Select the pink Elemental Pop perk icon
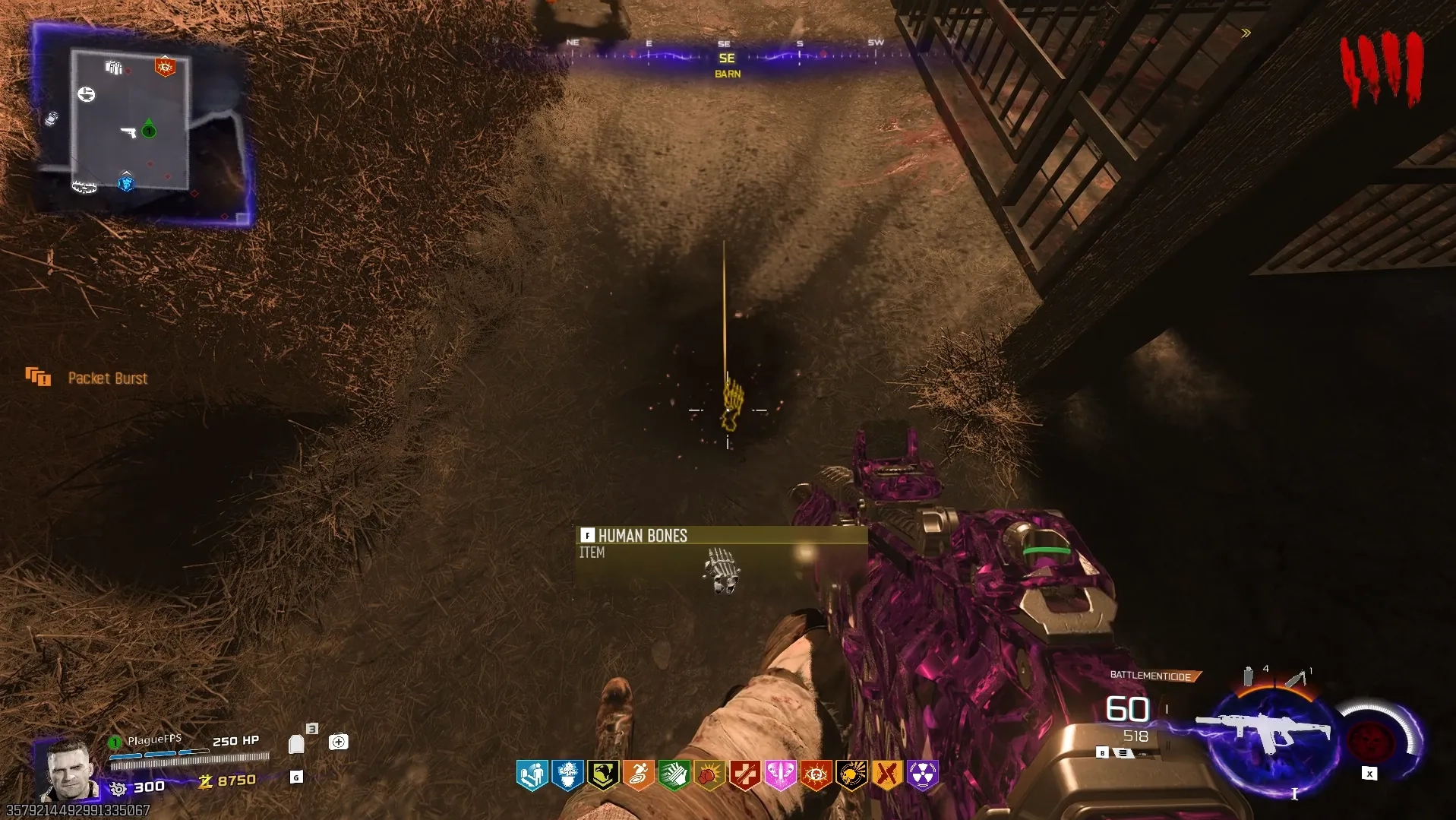 tap(780, 775)
